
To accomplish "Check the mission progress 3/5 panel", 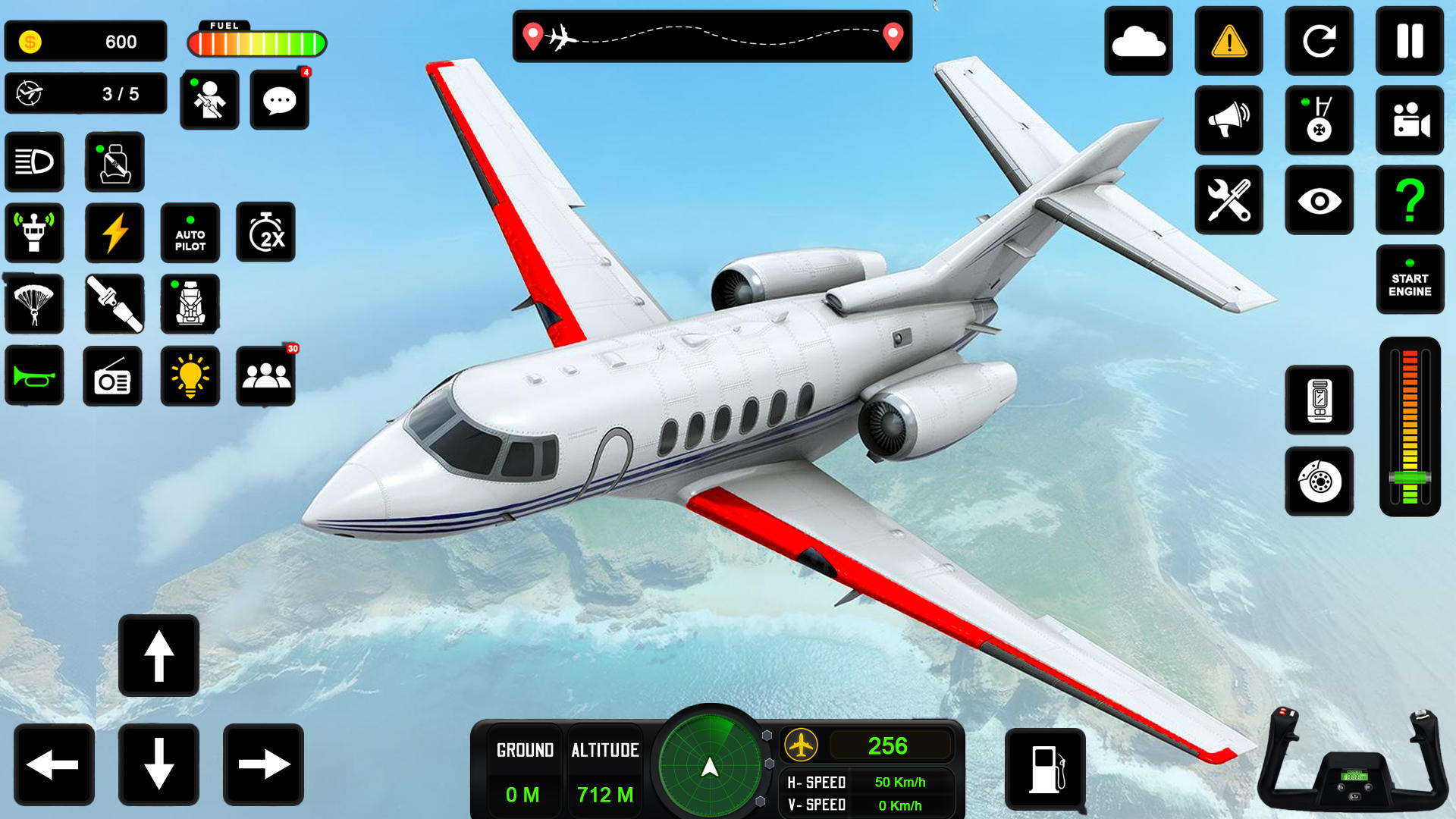I will [85, 93].
